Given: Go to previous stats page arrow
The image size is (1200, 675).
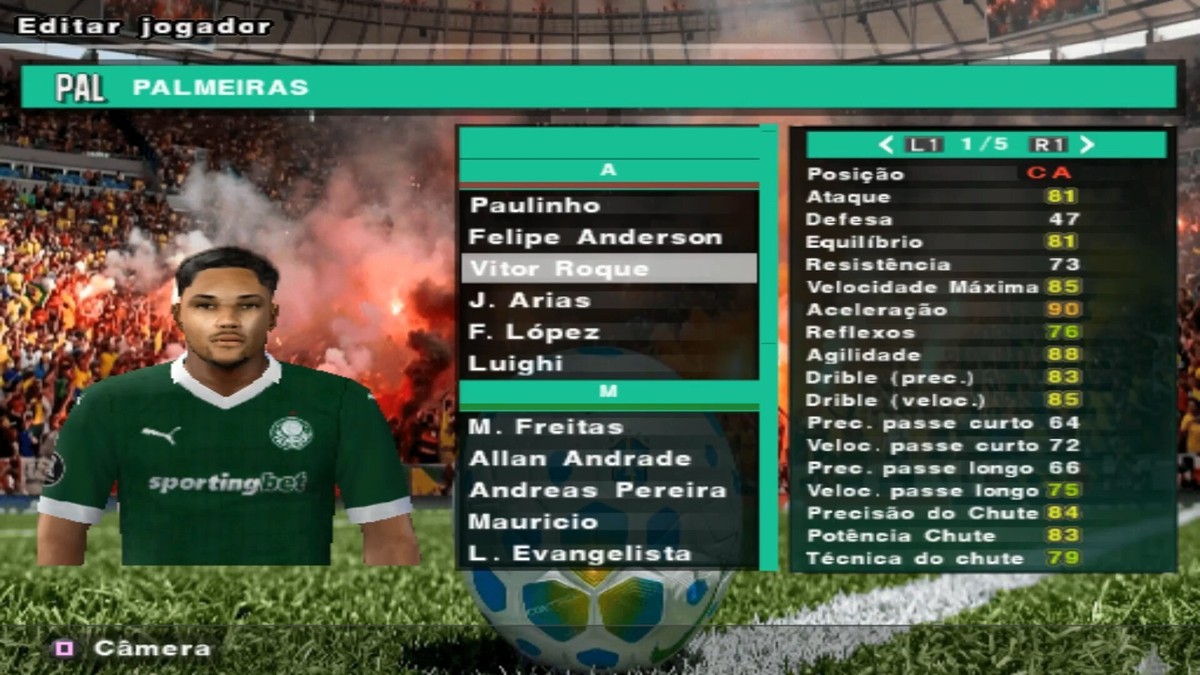Looking at the screenshot, I should [x=886, y=145].
